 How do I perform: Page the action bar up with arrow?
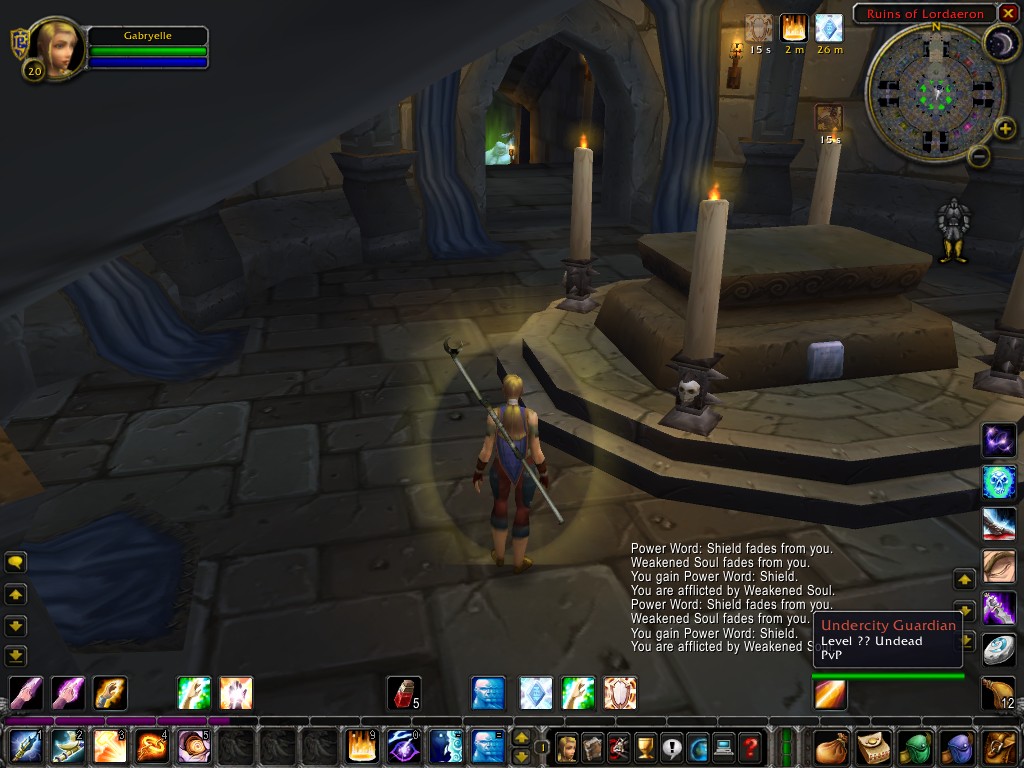click(x=521, y=737)
